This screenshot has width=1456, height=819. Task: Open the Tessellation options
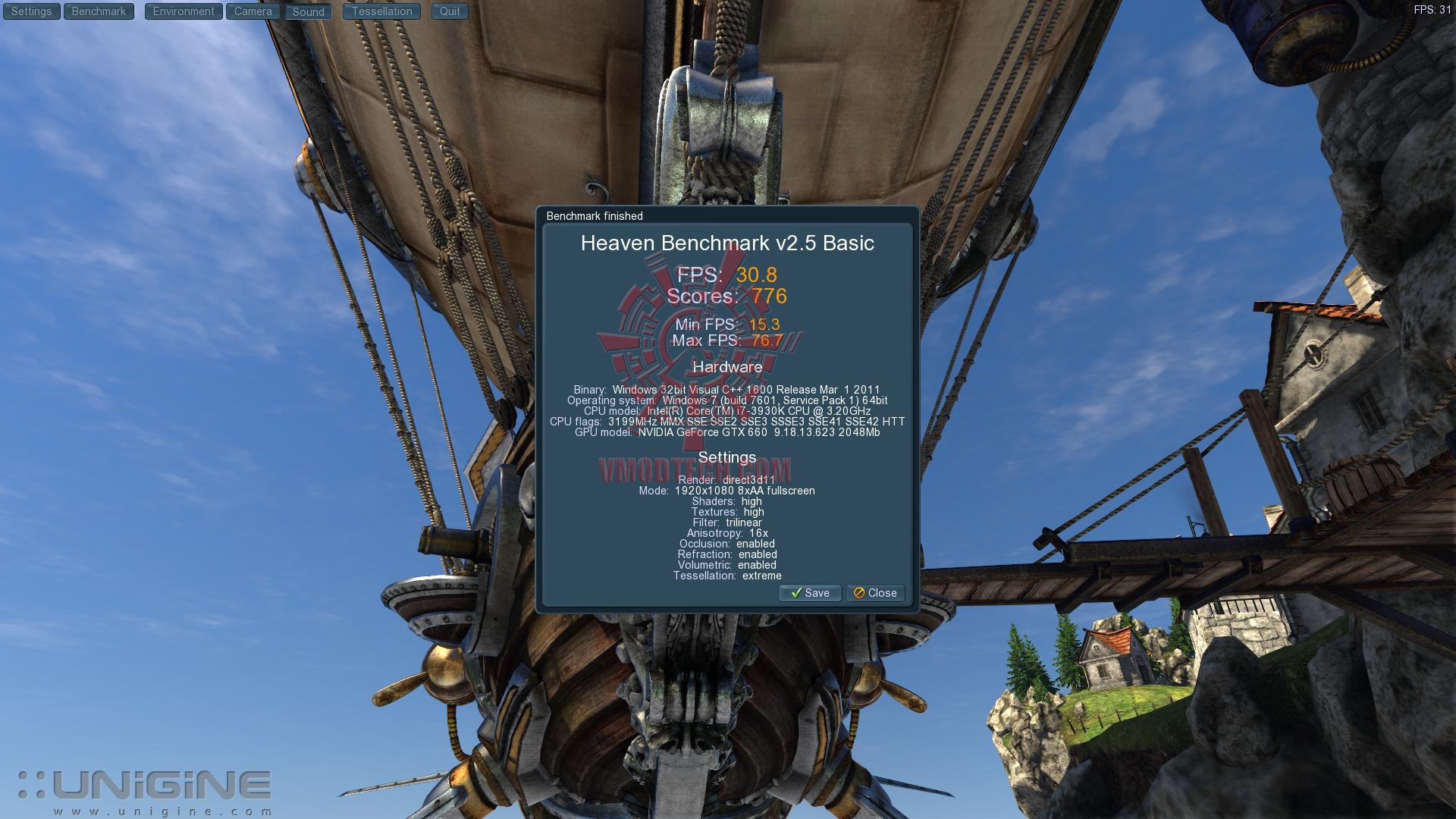[381, 11]
